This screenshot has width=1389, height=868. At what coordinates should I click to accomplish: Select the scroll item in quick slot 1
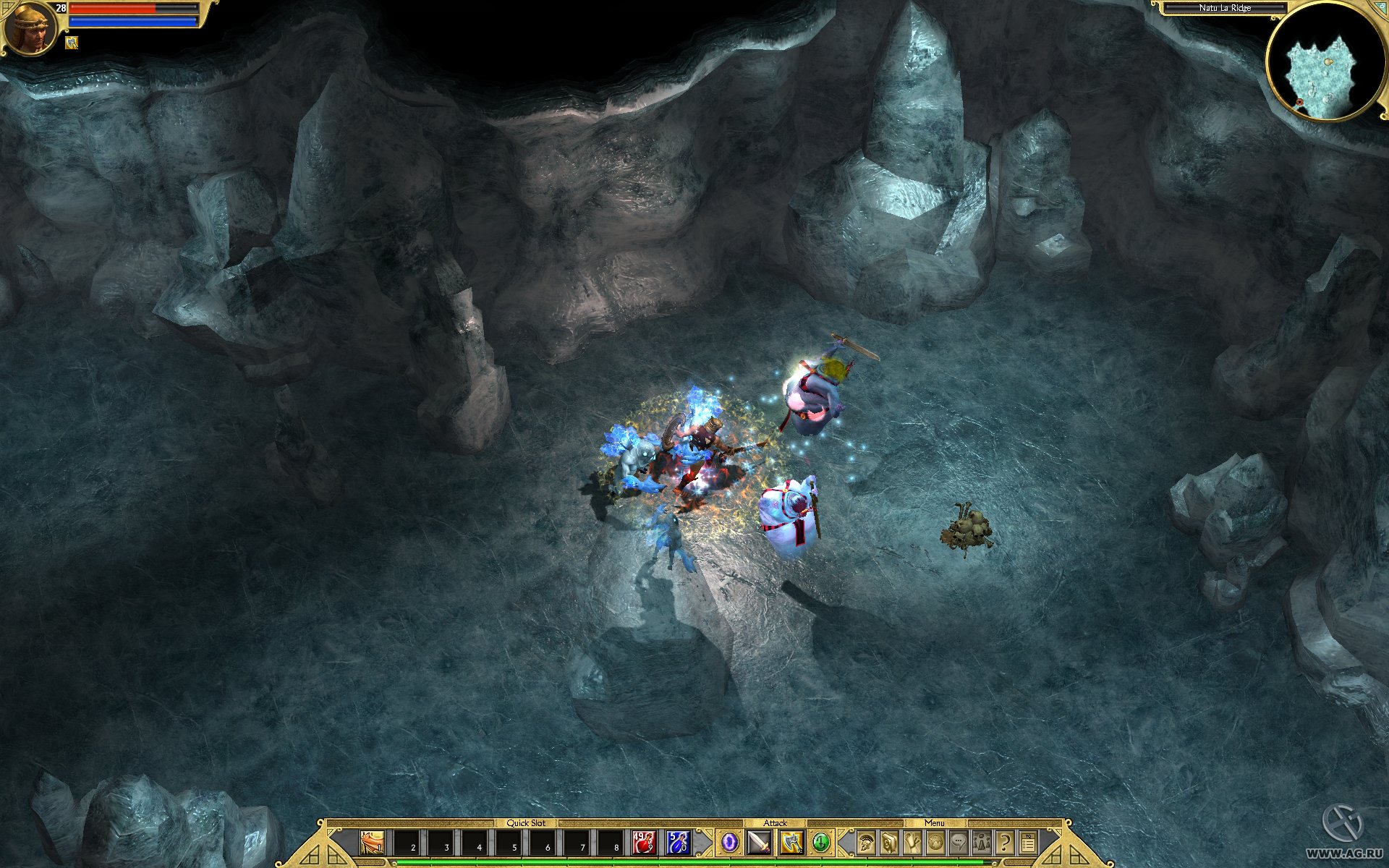coord(372,843)
